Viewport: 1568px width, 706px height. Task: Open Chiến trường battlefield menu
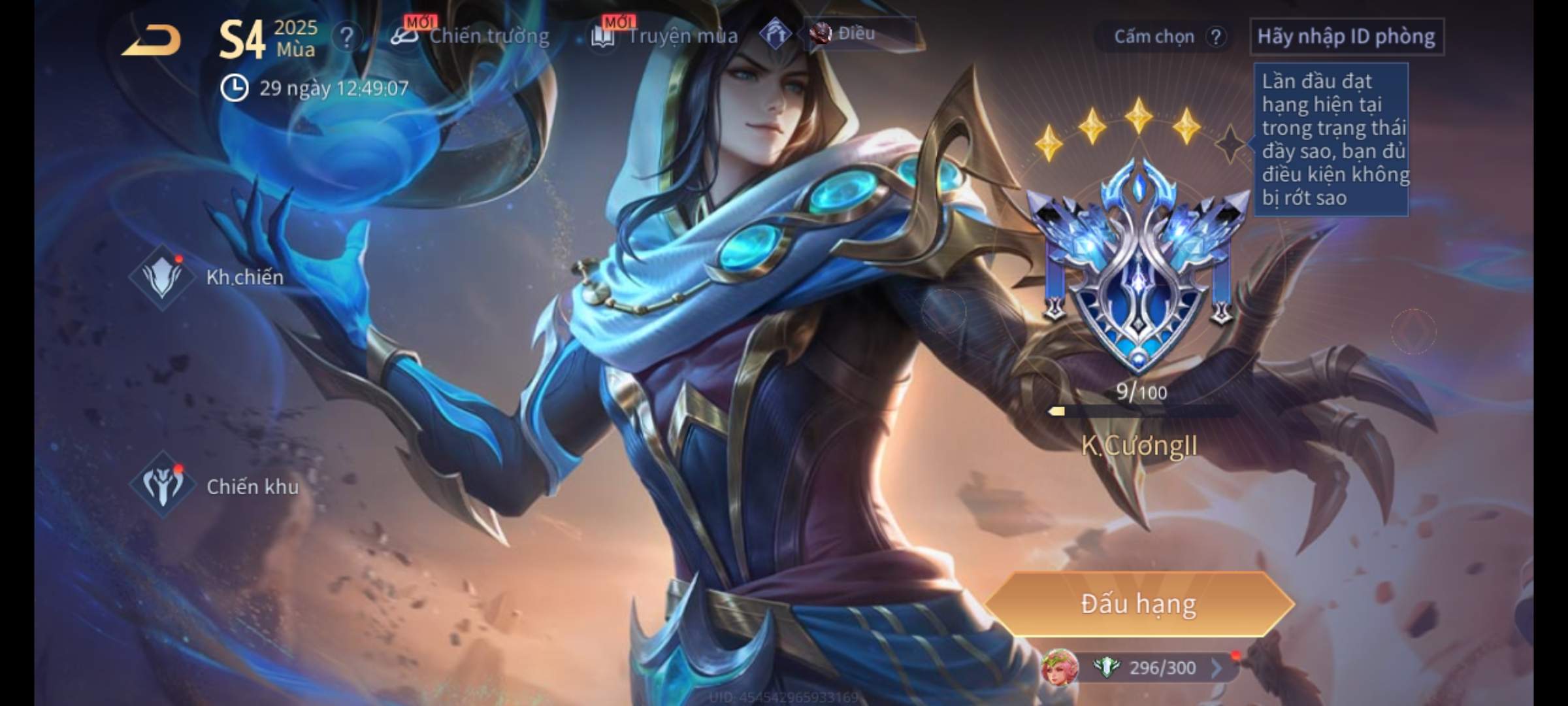tap(472, 36)
